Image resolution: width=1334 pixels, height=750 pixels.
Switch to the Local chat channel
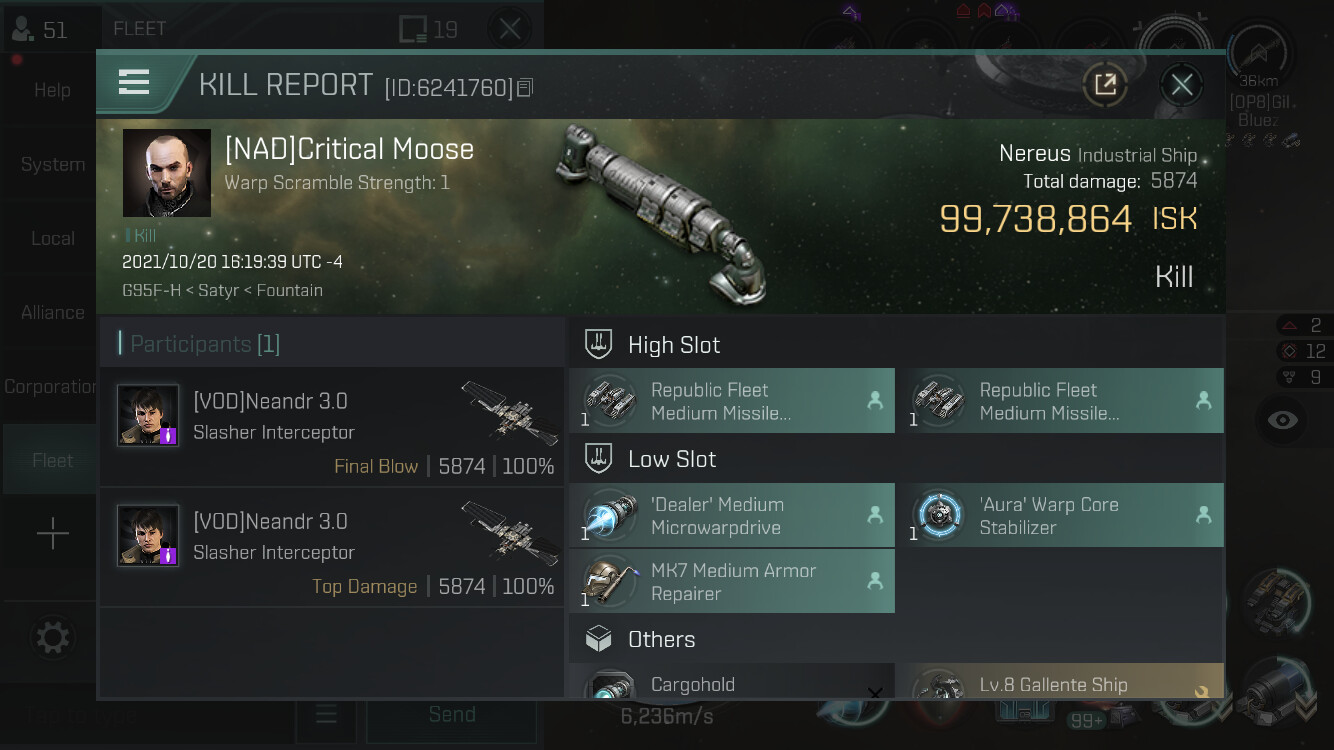coord(52,238)
